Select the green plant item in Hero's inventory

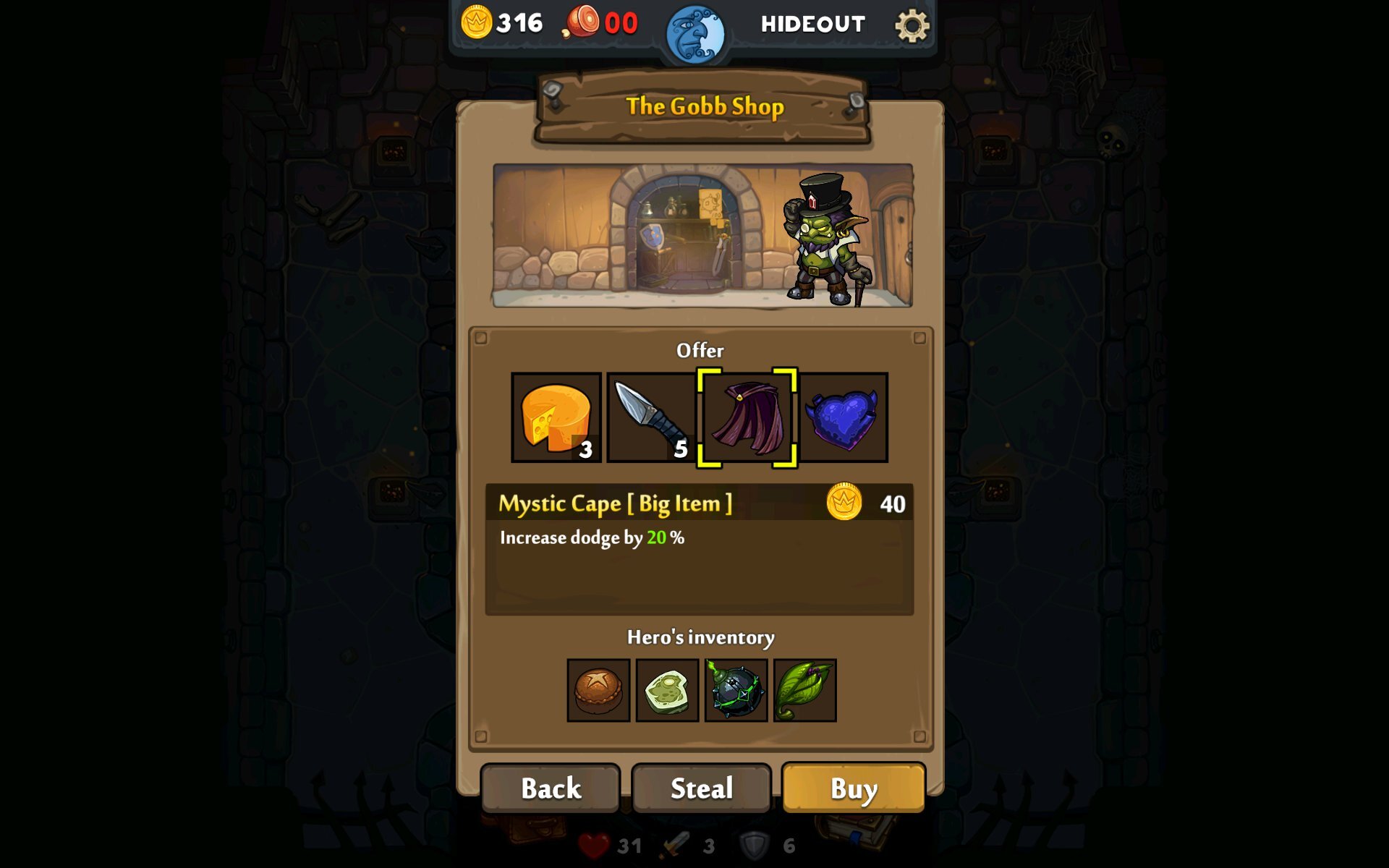coord(804,689)
